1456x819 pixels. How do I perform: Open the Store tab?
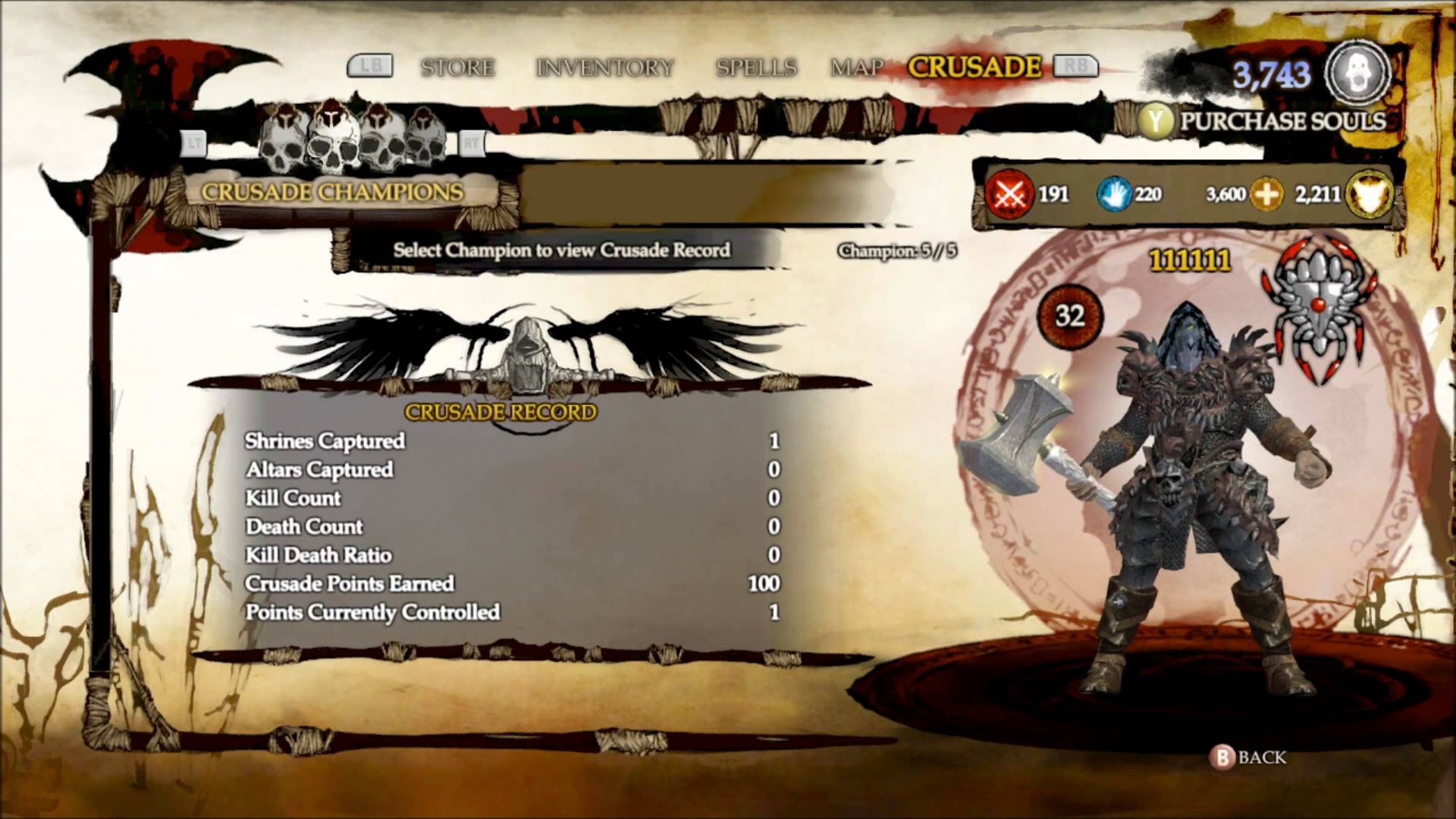[457, 67]
